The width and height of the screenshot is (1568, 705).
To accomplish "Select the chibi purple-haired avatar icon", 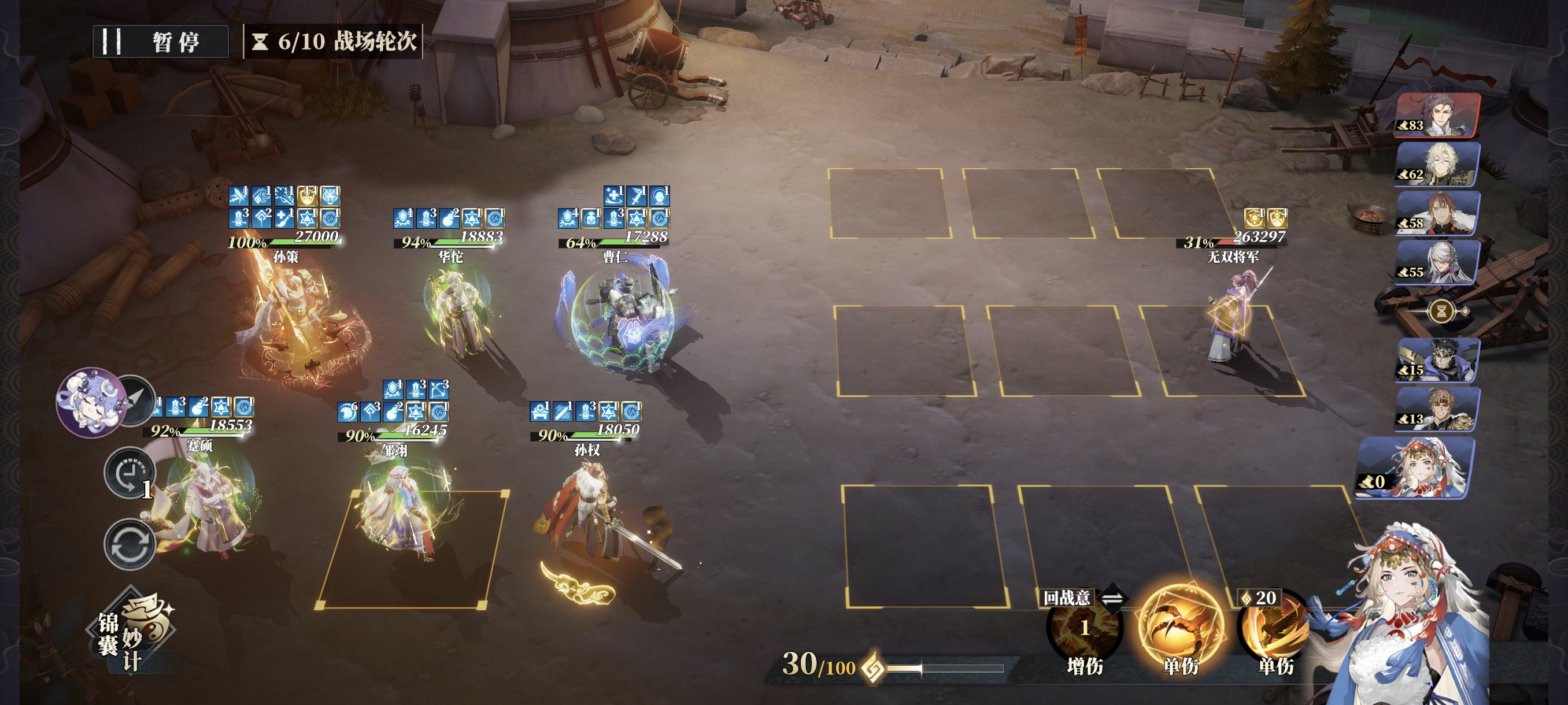I will (90, 402).
